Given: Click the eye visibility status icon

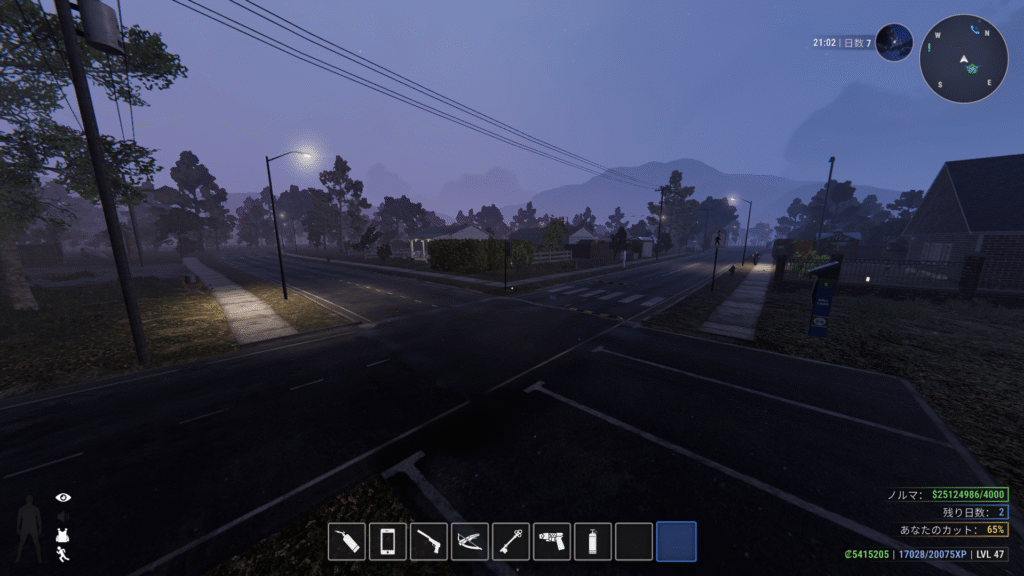Looking at the screenshot, I should click(x=64, y=497).
